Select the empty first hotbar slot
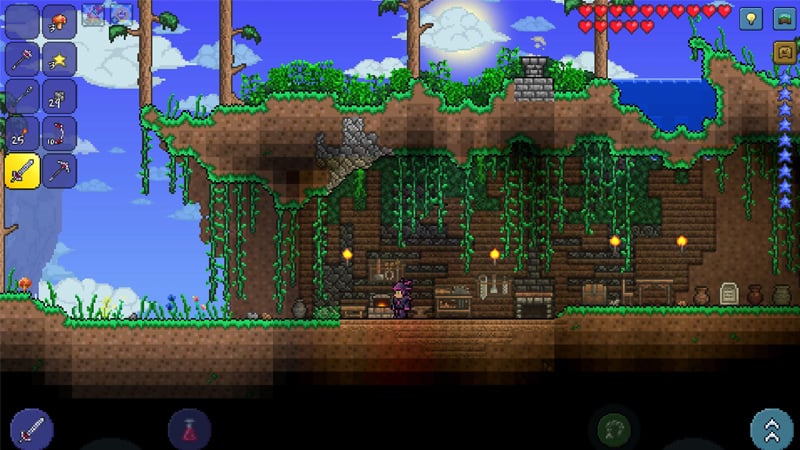Screen dimensions: 800x450 tap(23, 22)
